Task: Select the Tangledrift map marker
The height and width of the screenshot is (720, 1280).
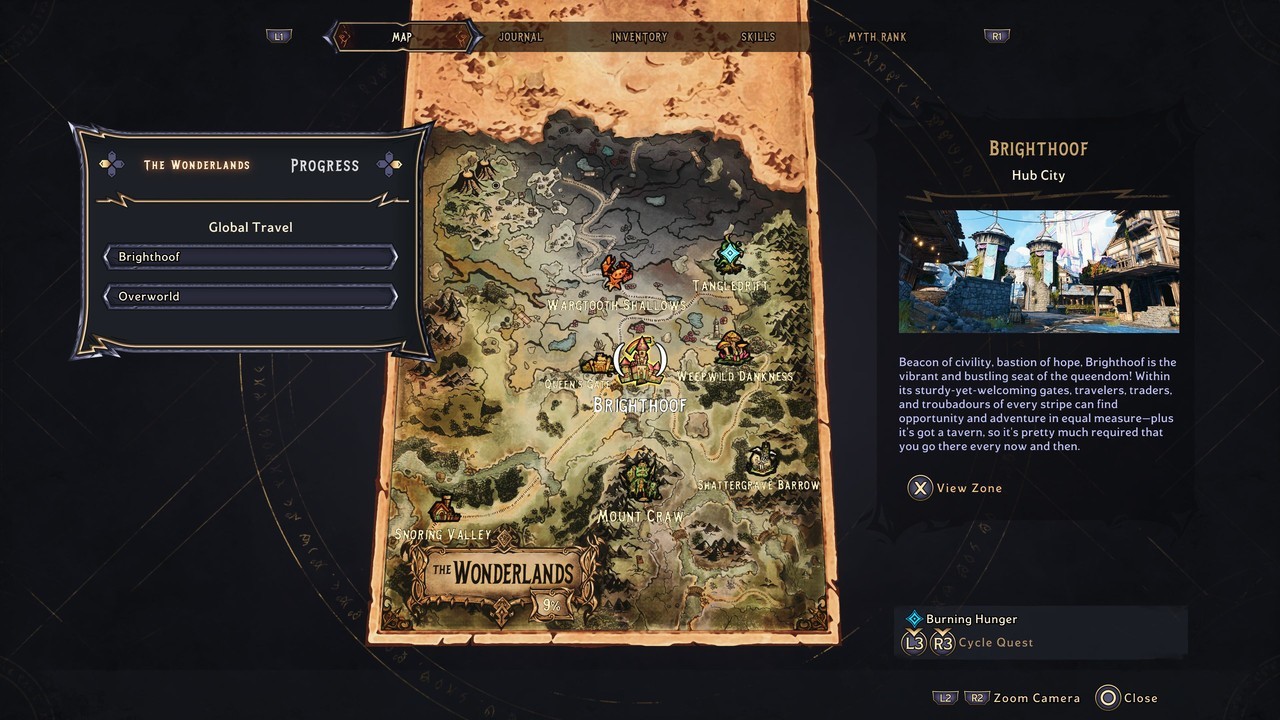Action: pyautogui.click(x=731, y=255)
